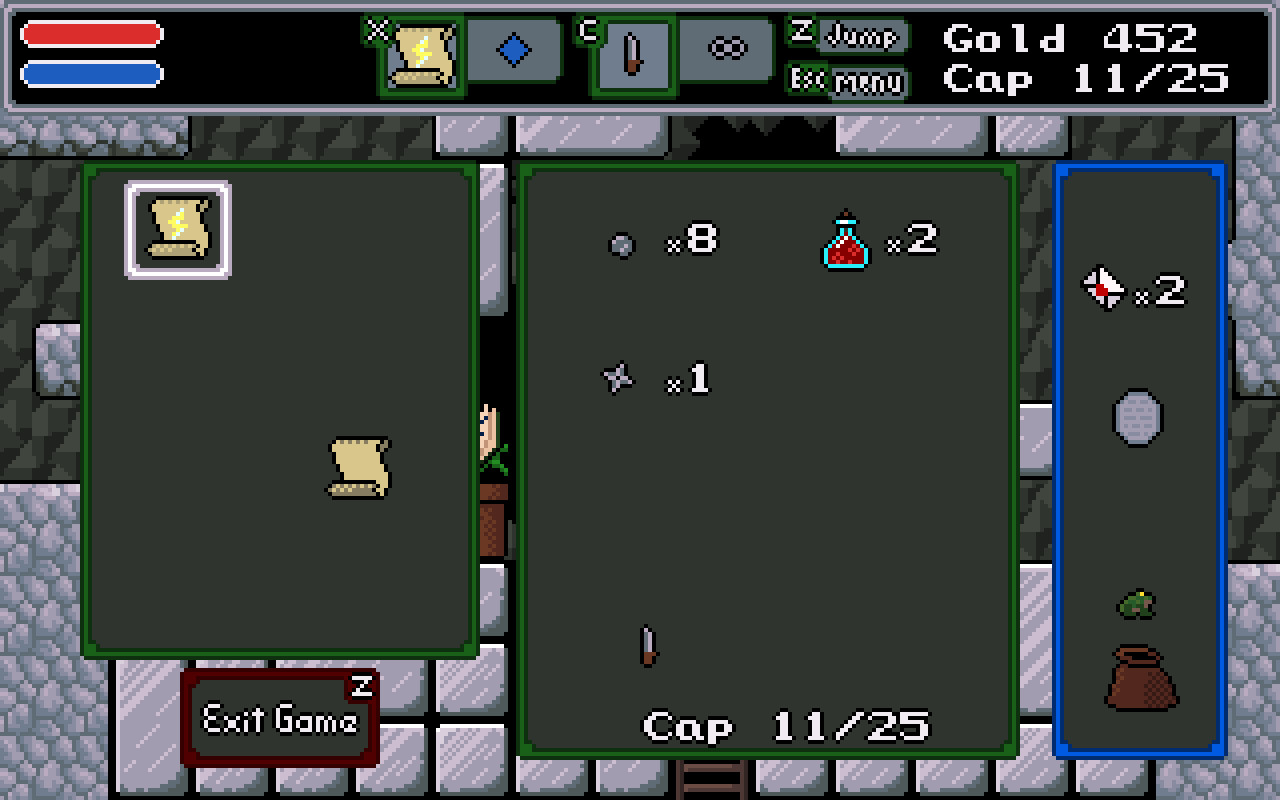This screenshot has width=1280, height=800.
Task: Click the red health bar
Action: click(90, 35)
